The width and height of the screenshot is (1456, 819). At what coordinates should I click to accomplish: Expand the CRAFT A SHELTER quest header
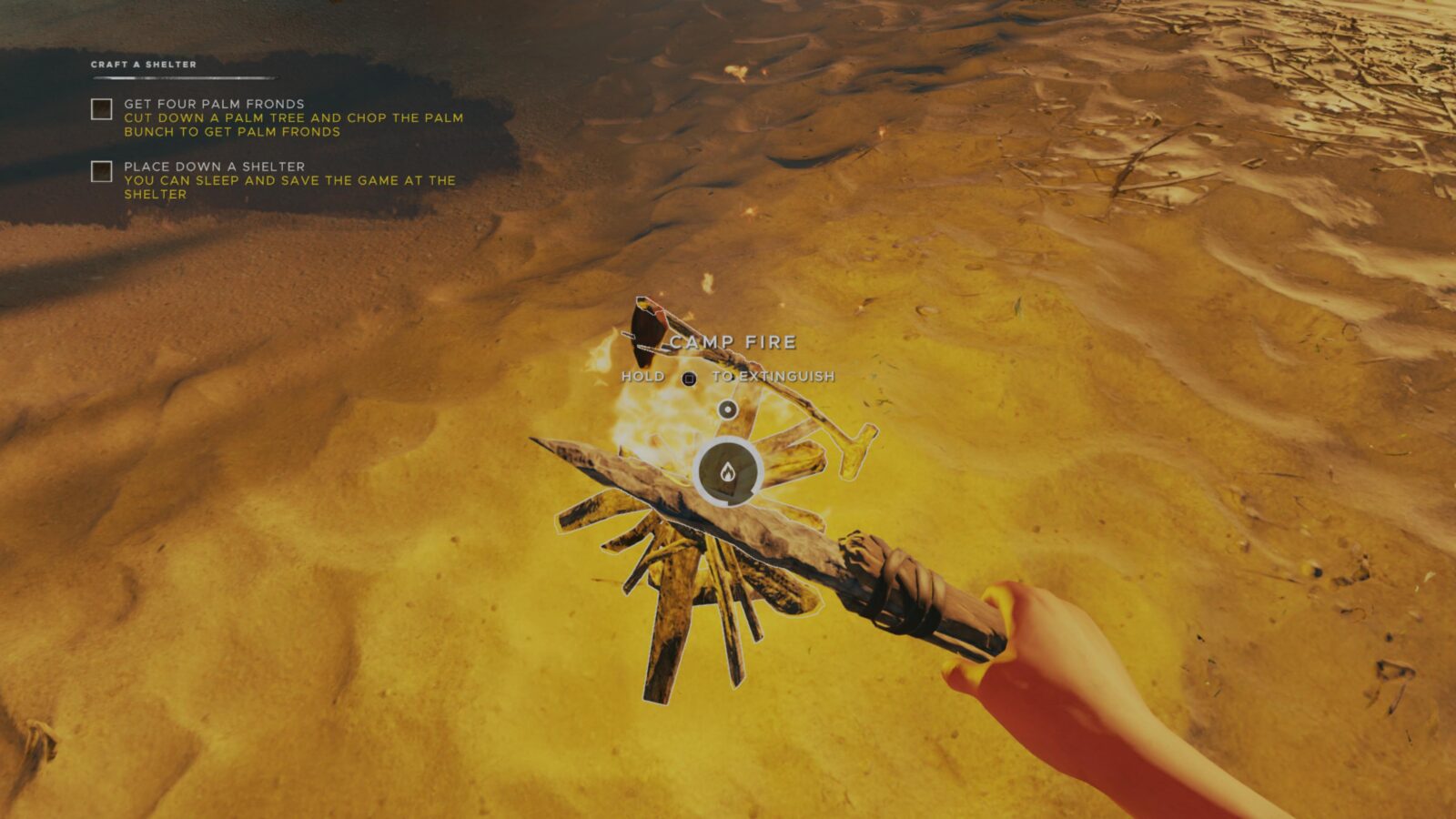(x=143, y=64)
